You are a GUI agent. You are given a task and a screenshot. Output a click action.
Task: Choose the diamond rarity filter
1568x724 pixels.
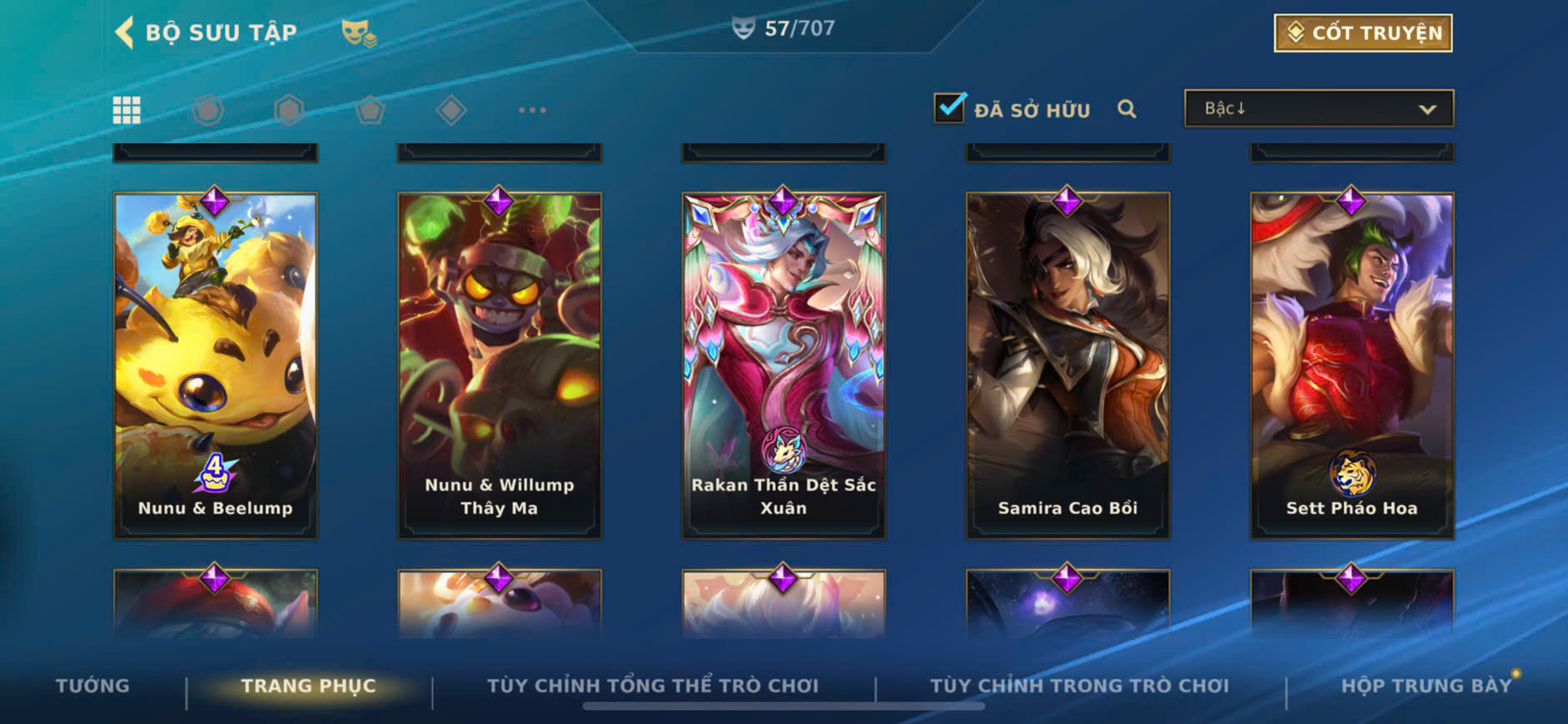(450, 110)
